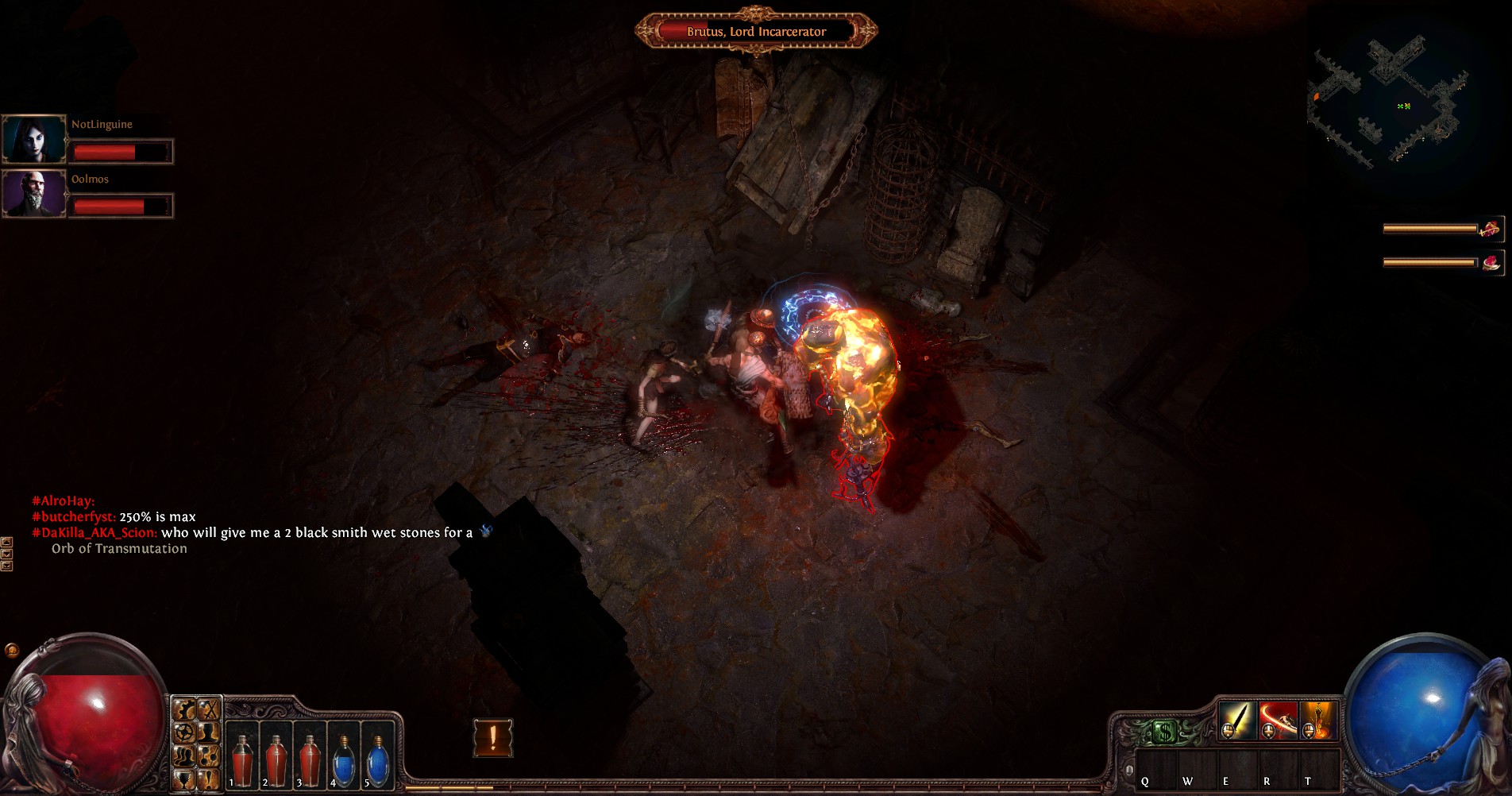
Task: Use the red life flask in slot 1
Action: coord(242,759)
